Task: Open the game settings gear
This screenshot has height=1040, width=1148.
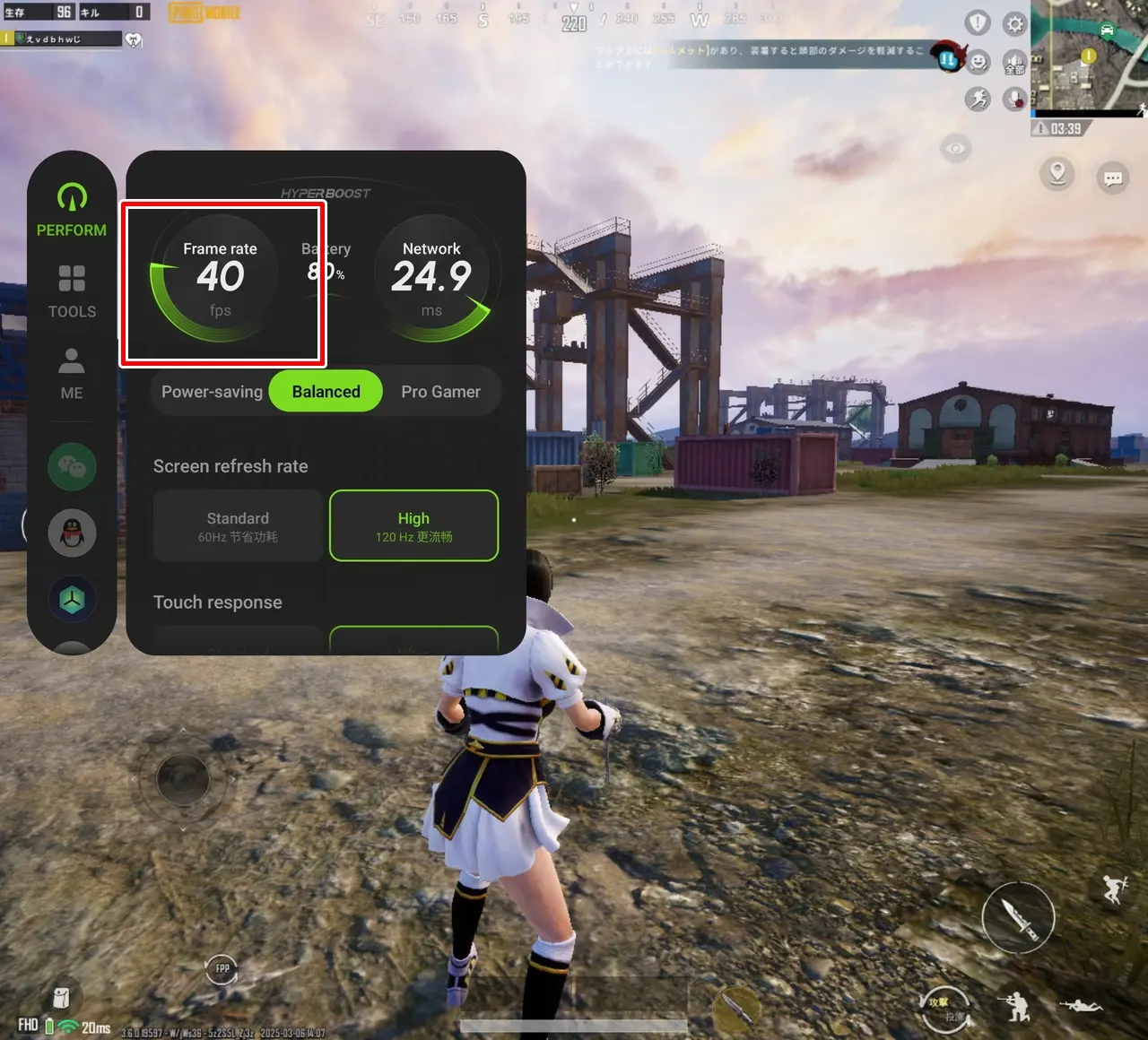Action: click(x=1014, y=23)
